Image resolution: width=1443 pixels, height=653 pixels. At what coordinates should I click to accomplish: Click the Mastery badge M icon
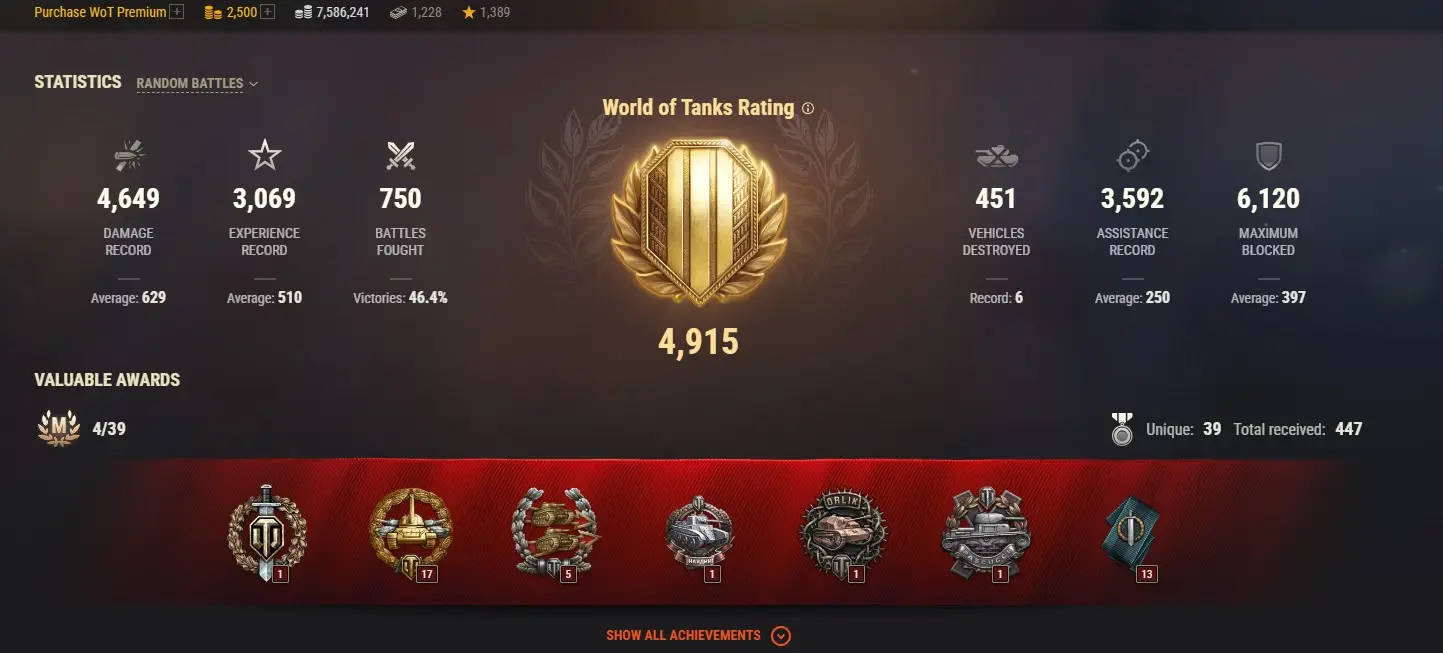click(58, 428)
